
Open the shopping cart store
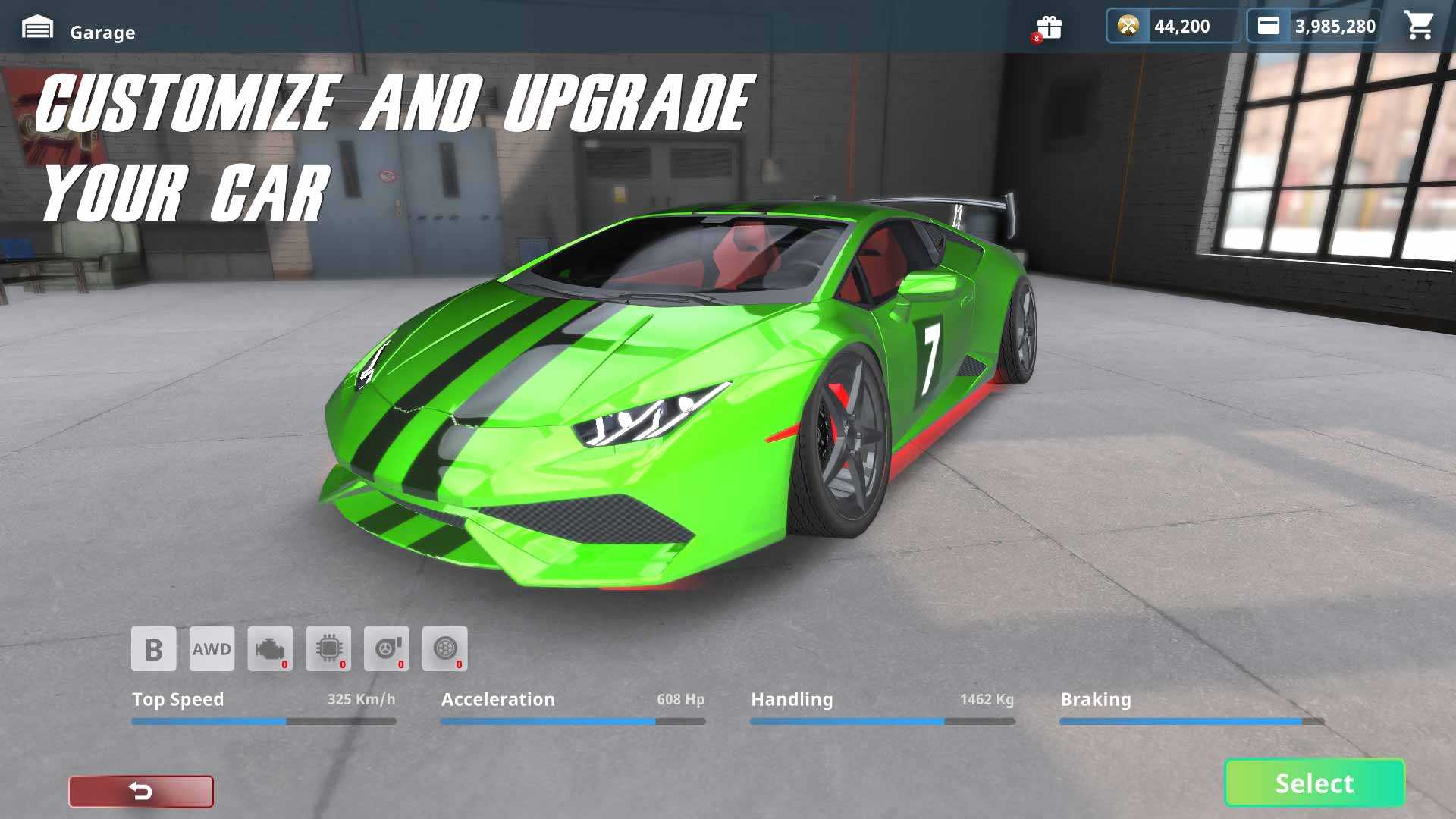(1419, 27)
